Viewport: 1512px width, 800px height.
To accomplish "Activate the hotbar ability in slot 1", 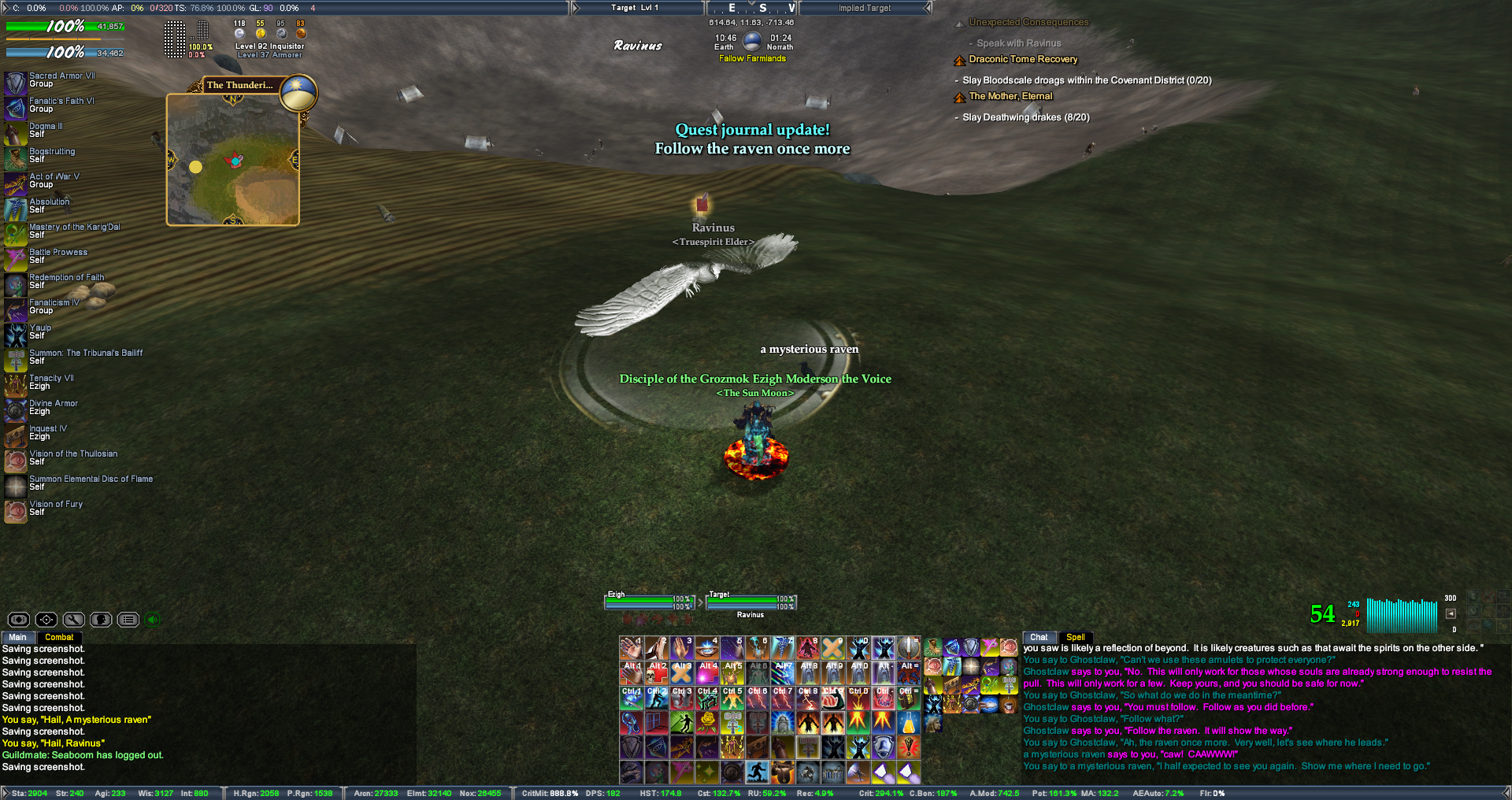I will coord(632,648).
